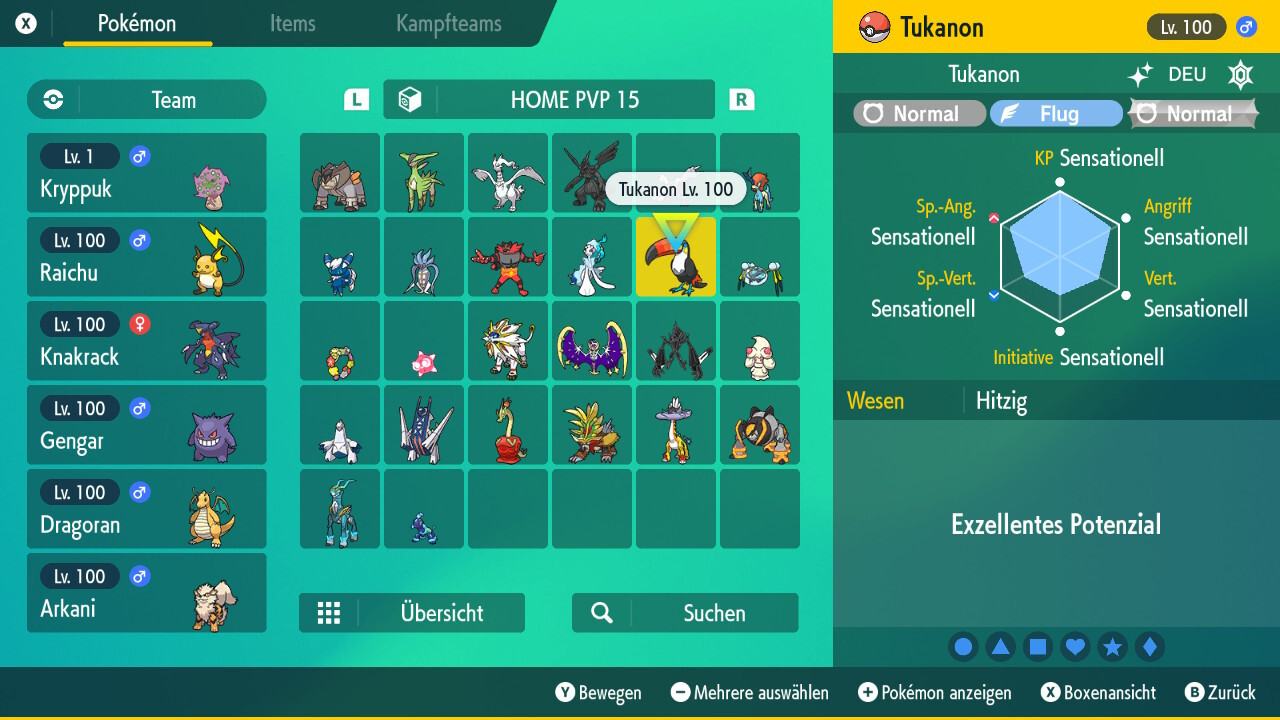Click the cube icon beside HOME PVP 15
The width and height of the screenshot is (1280, 720).
(x=415, y=99)
